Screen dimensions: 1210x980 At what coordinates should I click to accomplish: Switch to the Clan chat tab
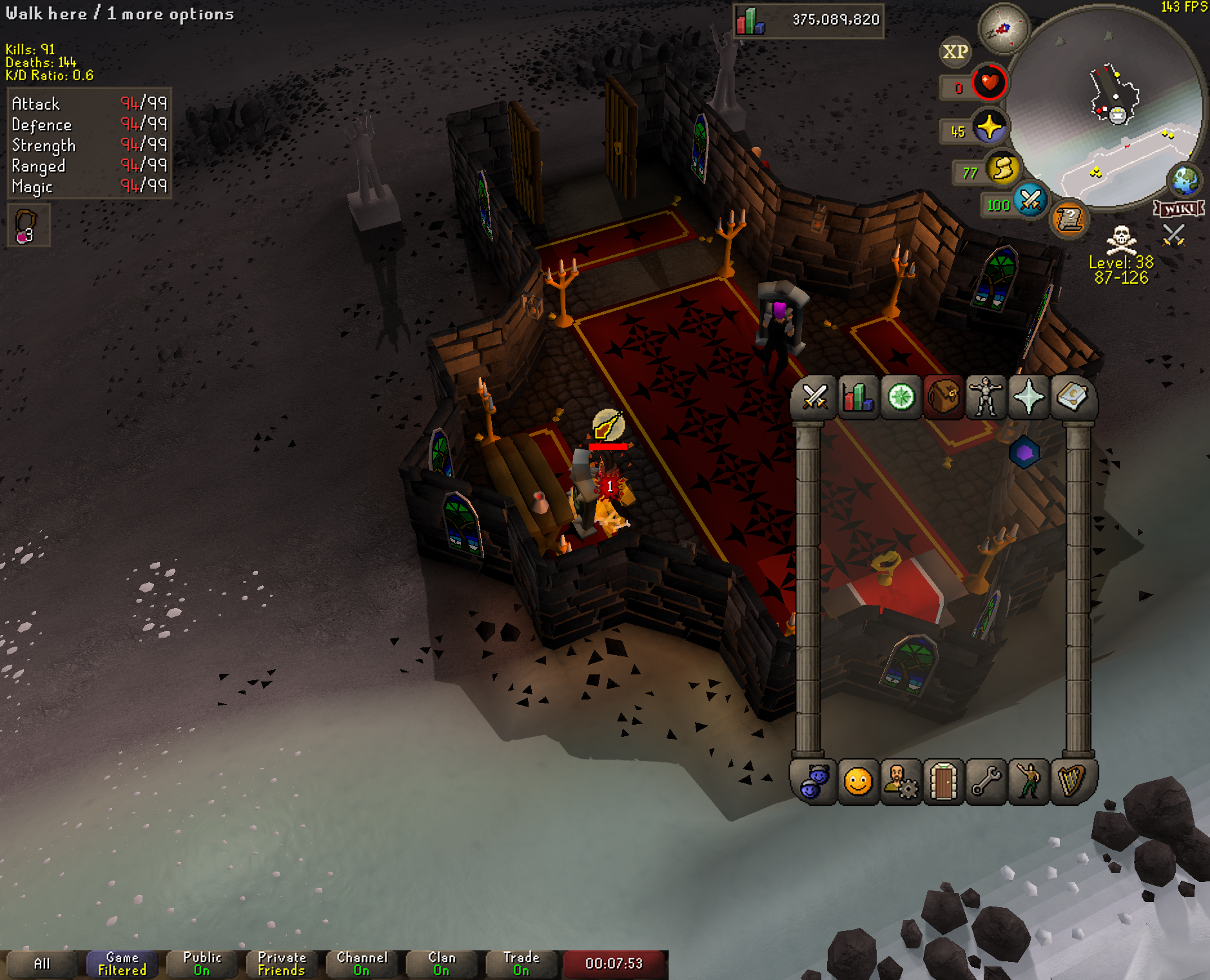pyautogui.click(x=442, y=963)
